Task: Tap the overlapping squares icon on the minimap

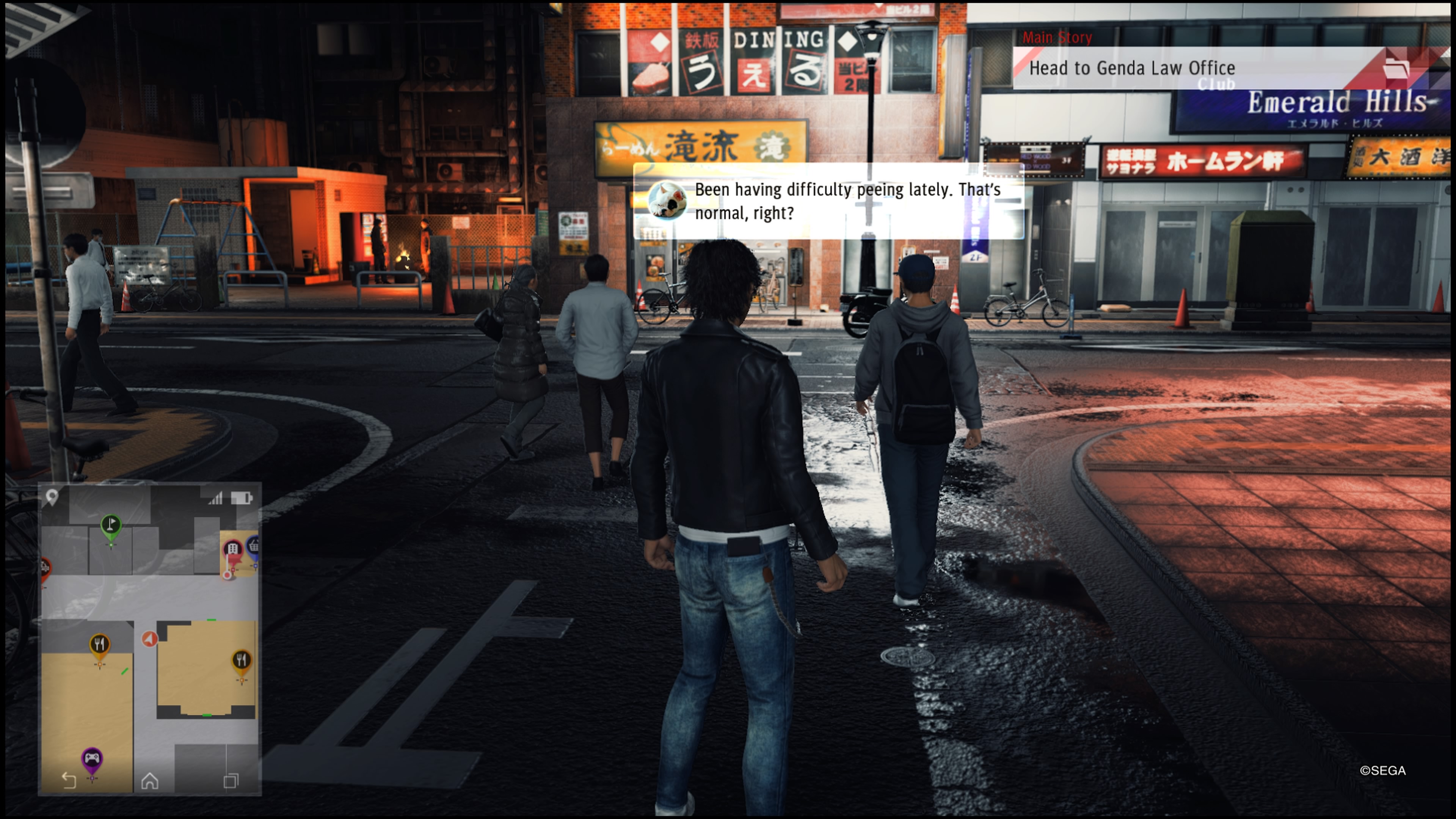Action: pos(231,781)
